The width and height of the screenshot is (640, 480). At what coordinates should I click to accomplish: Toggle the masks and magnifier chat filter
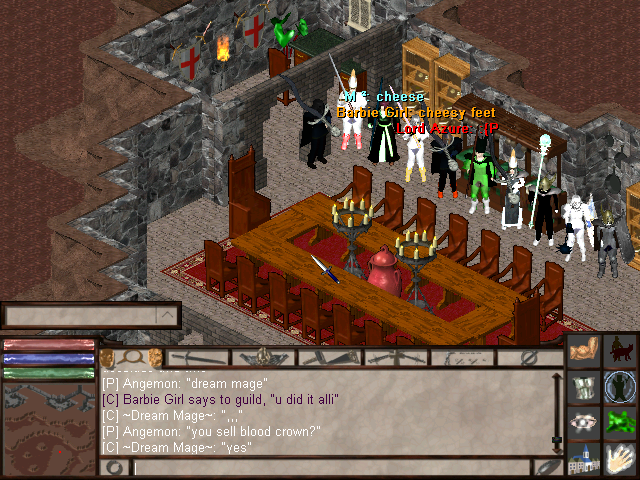[x=131, y=357]
